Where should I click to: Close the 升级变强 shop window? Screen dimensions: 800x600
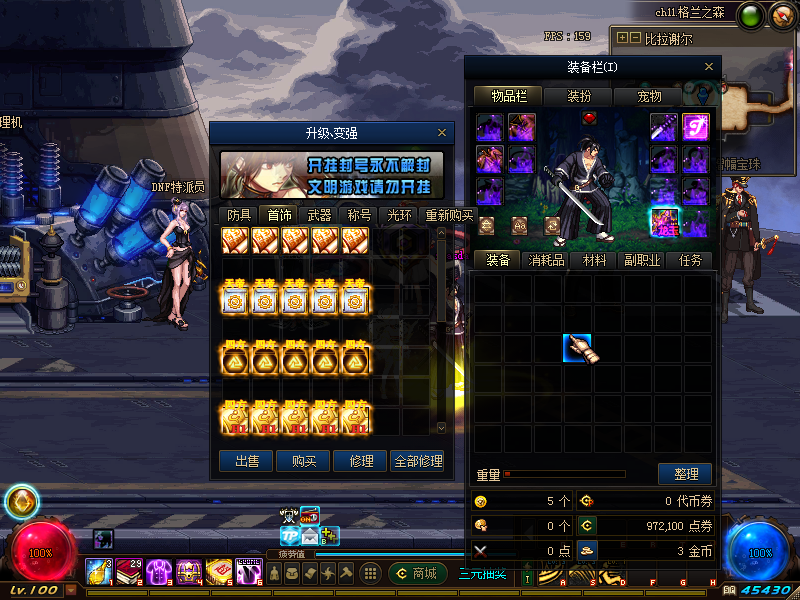[442, 132]
